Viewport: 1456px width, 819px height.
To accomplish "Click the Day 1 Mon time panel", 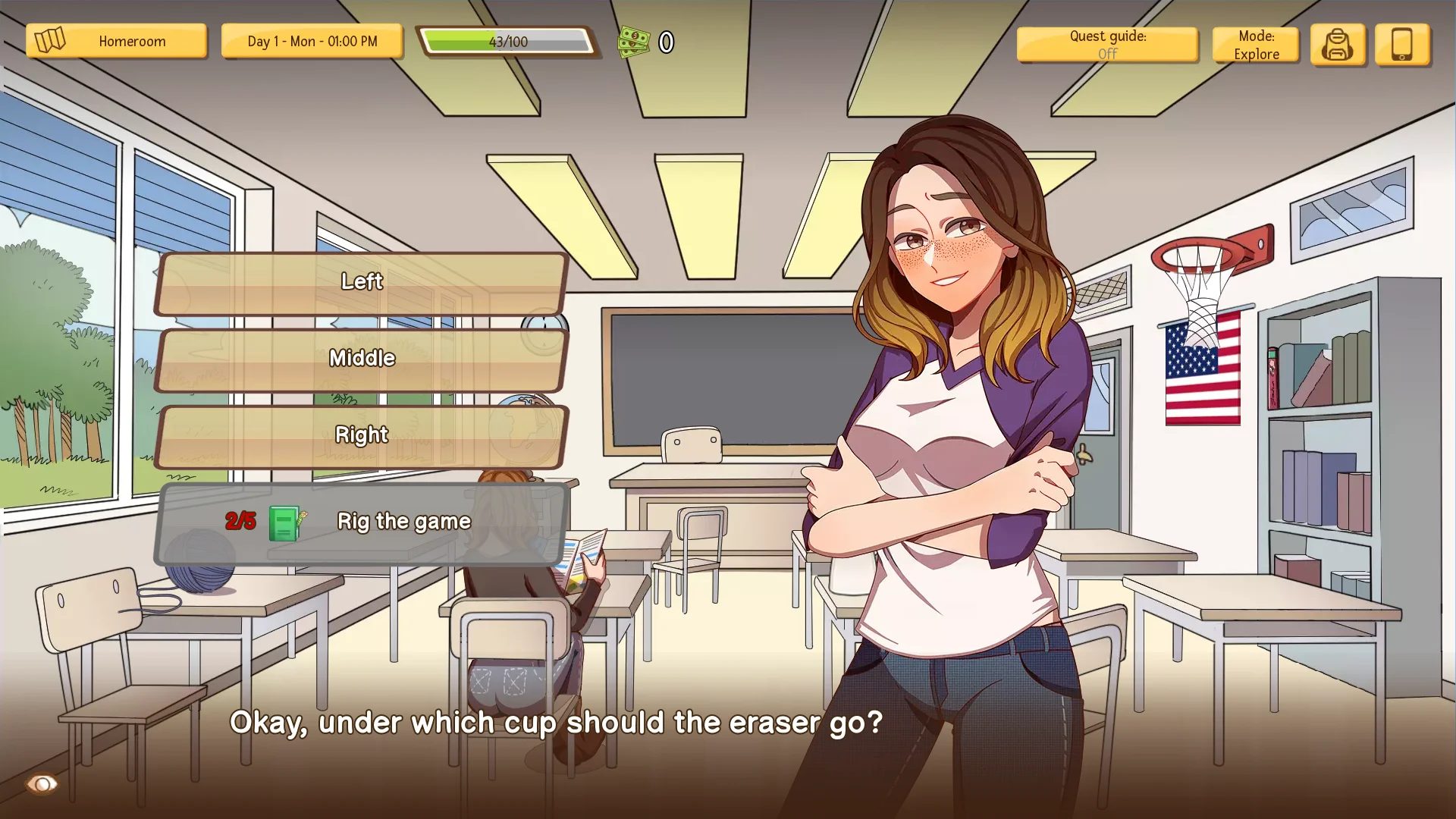I will pyautogui.click(x=312, y=41).
